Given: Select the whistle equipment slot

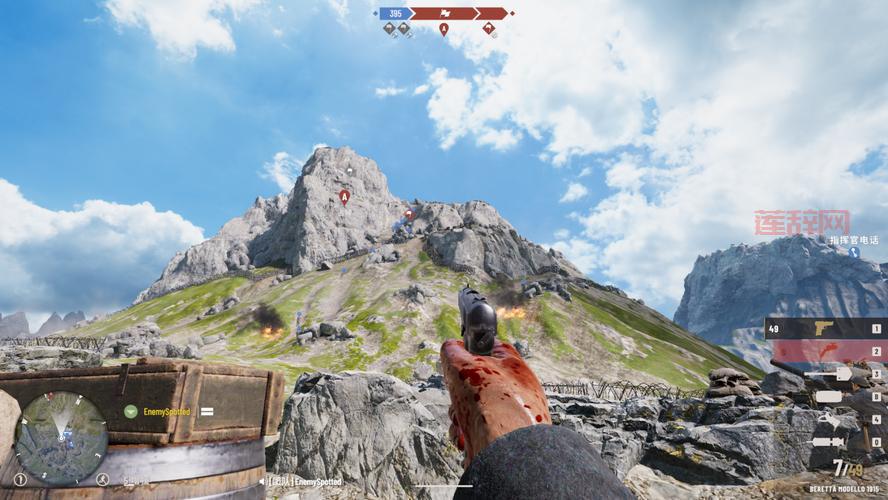Looking at the screenshot, I should click(829, 419).
